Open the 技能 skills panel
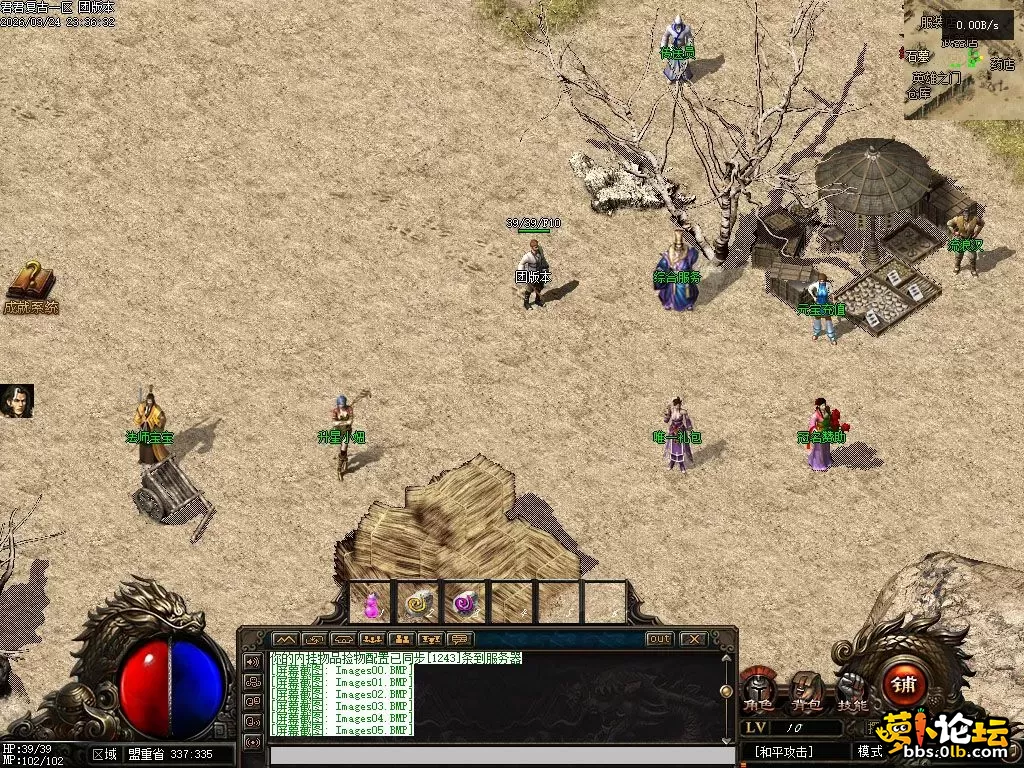 click(853, 692)
